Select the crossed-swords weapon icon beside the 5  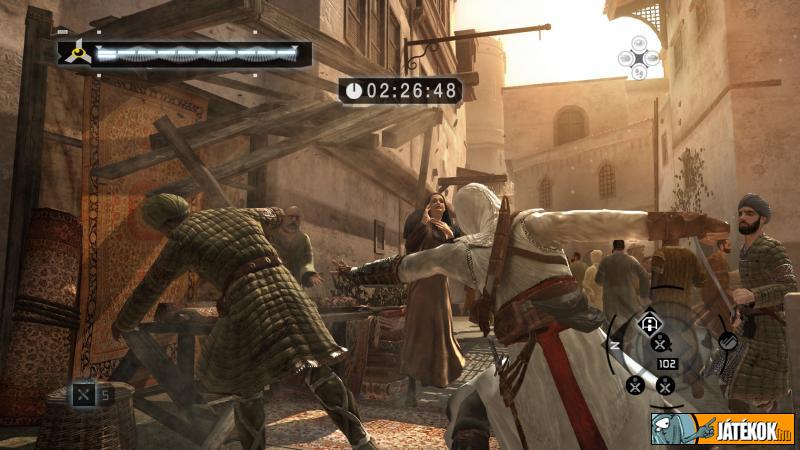84,394
